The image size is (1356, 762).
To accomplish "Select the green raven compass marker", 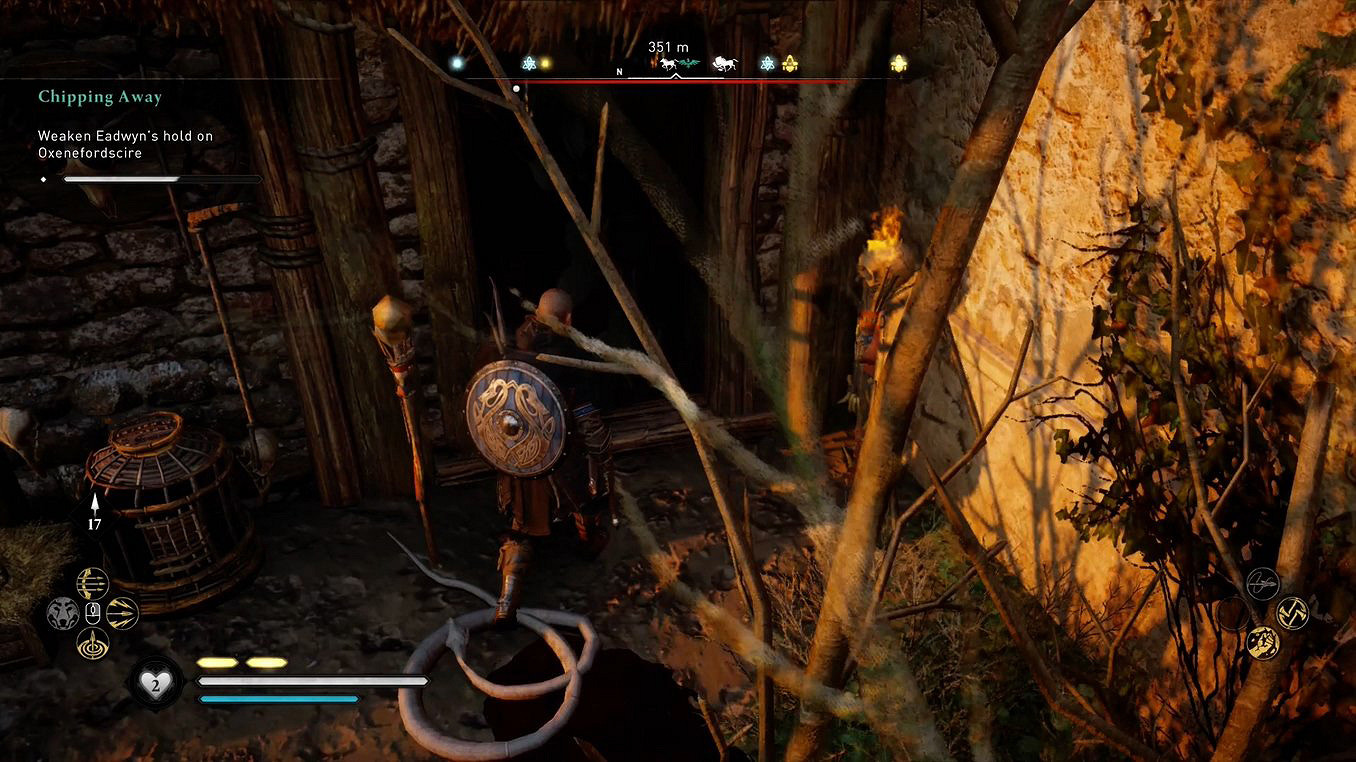I will pos(688,64).
